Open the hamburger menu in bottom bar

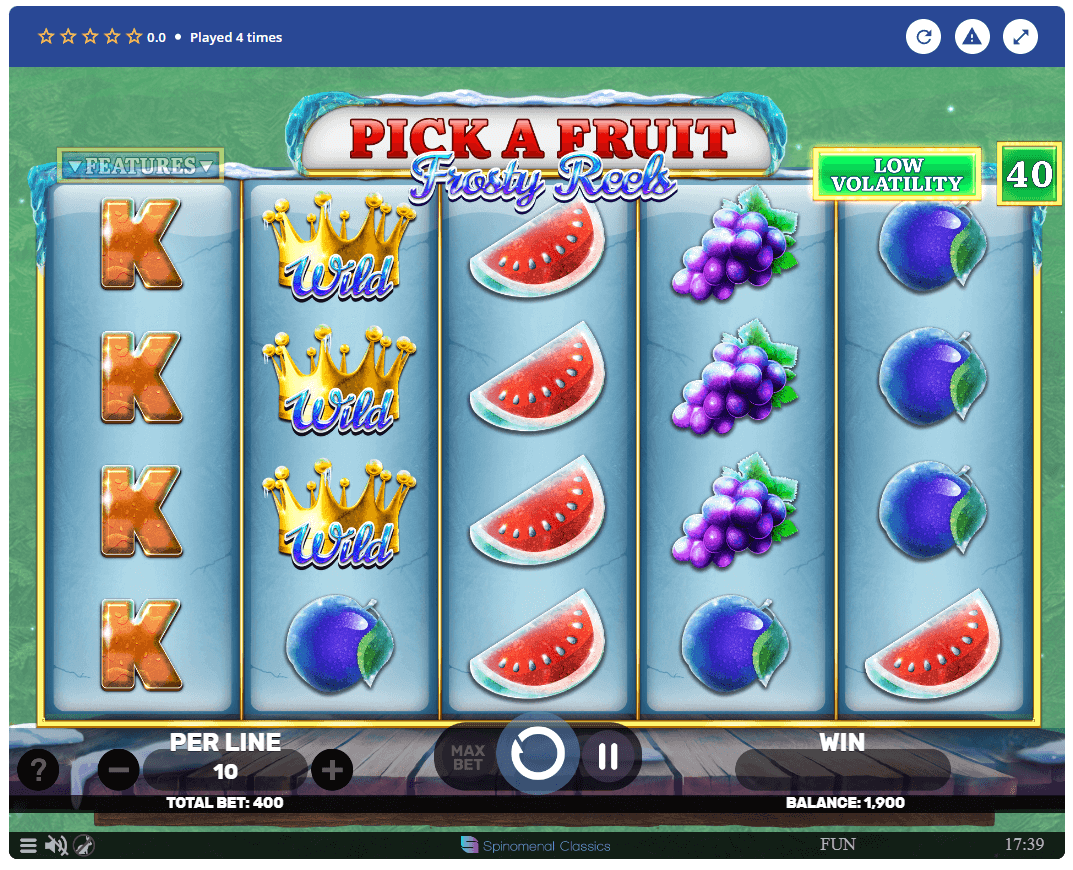click(28, 846)
